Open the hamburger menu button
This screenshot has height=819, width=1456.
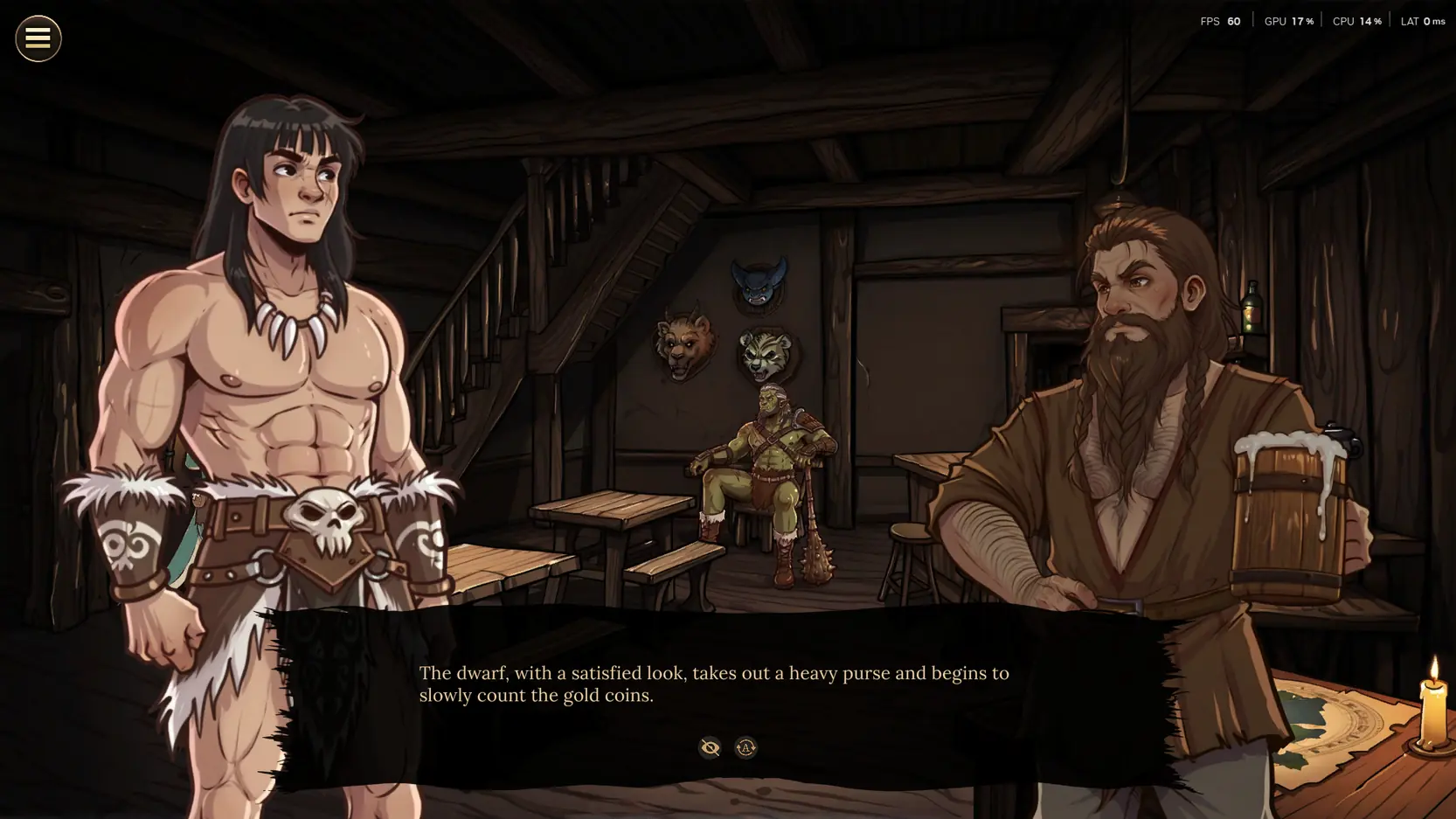click(38, 38)
